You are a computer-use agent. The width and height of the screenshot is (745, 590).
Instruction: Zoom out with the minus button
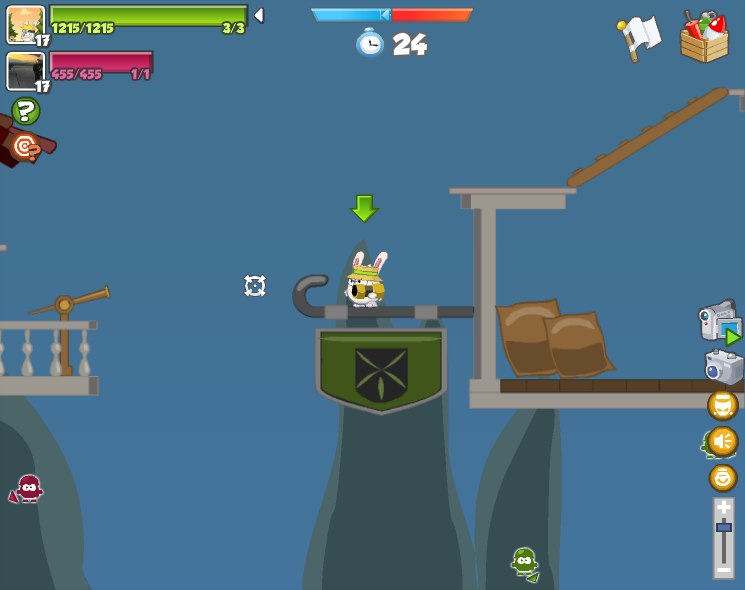tap(724, 569)
